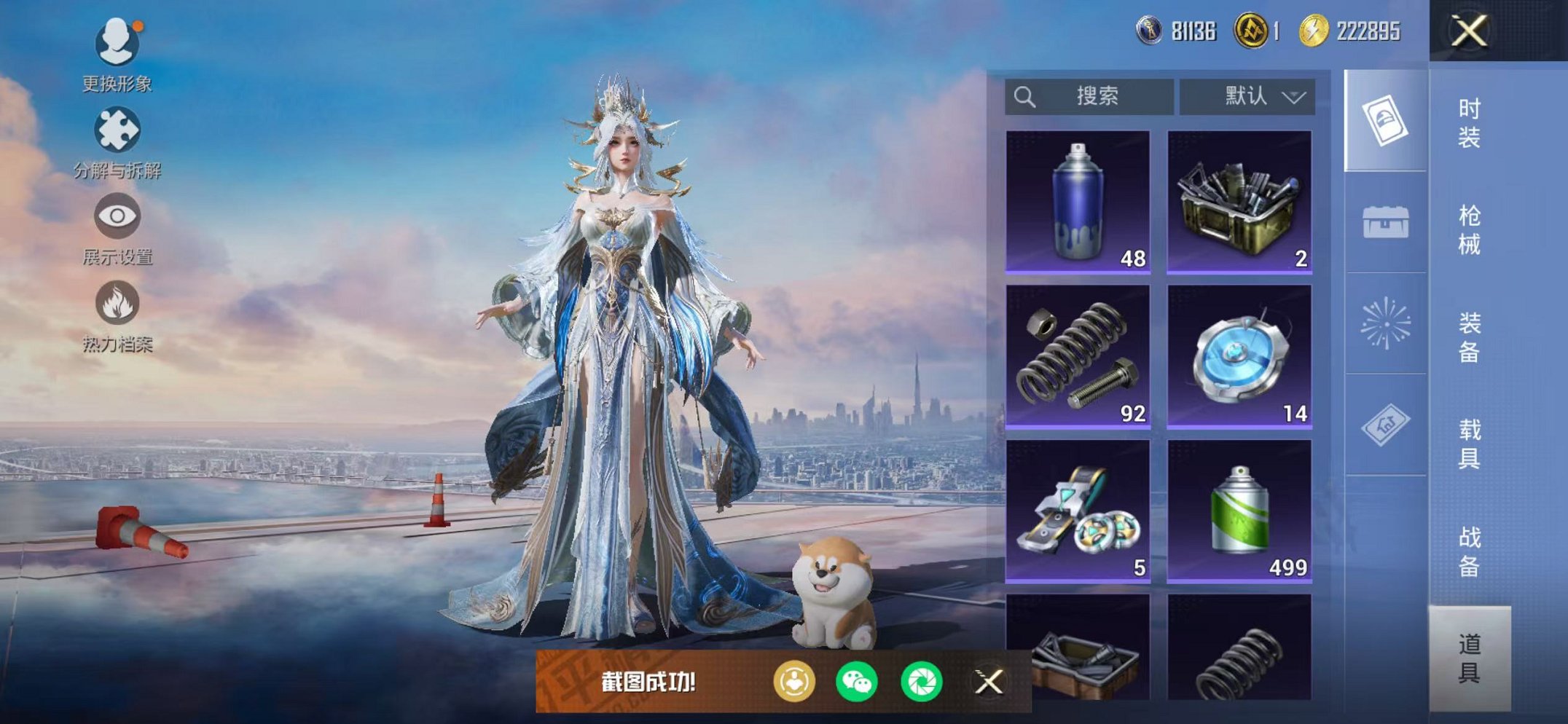1568x724 pixels.
Task: Switch to the 战备 tab
Action: click(x=1468, y=551)
